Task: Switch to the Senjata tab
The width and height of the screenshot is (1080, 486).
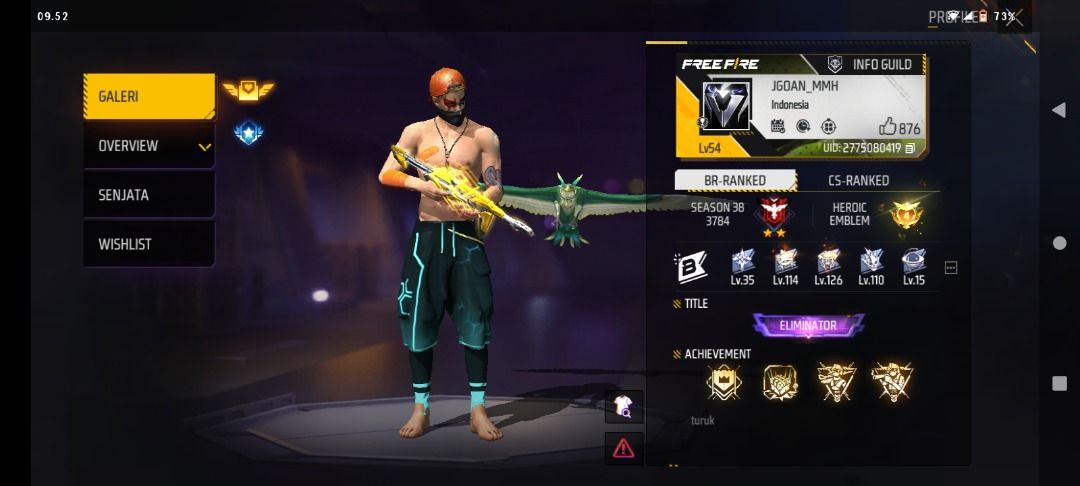Action: click(148, 195)
